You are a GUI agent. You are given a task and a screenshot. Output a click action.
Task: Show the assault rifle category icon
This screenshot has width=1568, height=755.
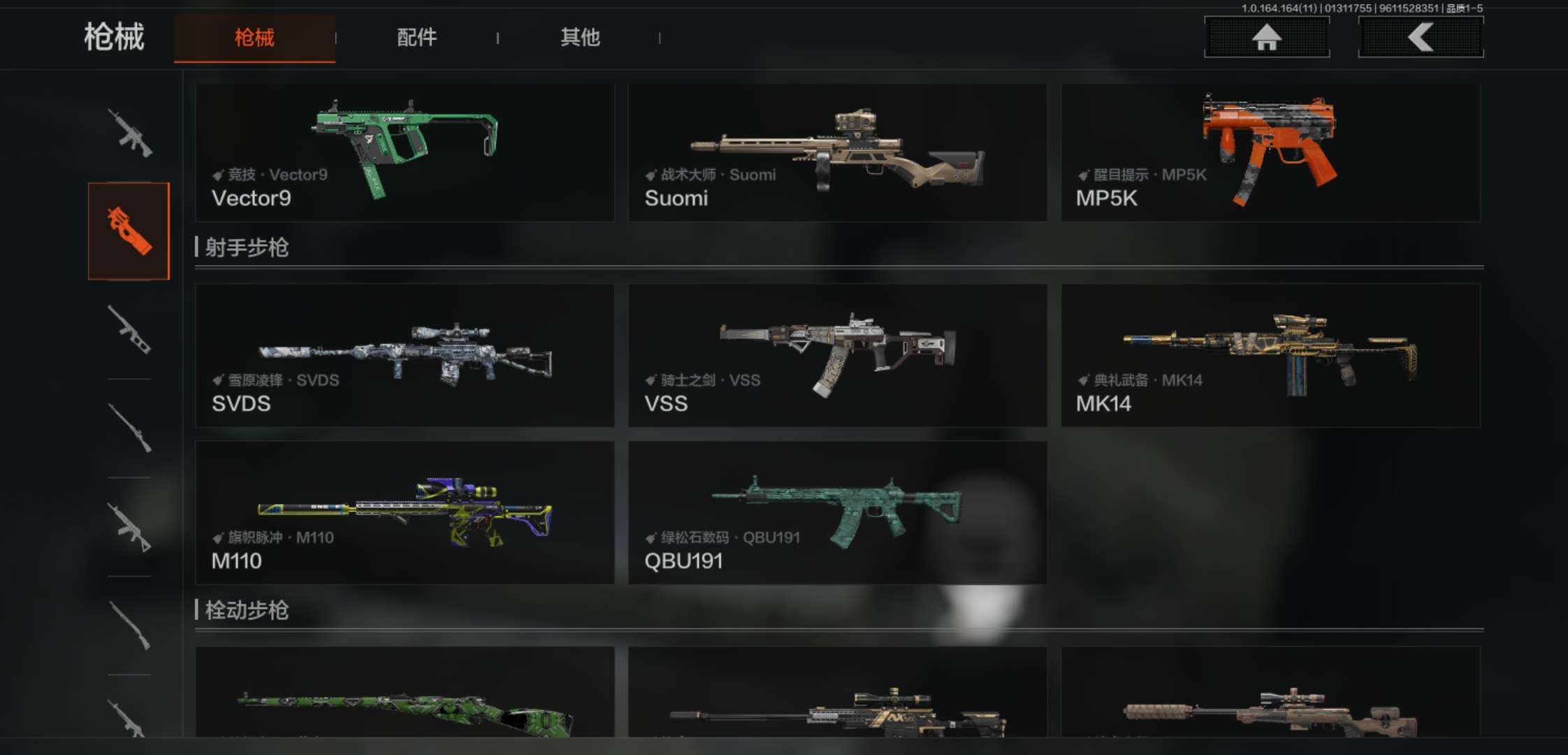pyautogui.click(x=129, y=132)
